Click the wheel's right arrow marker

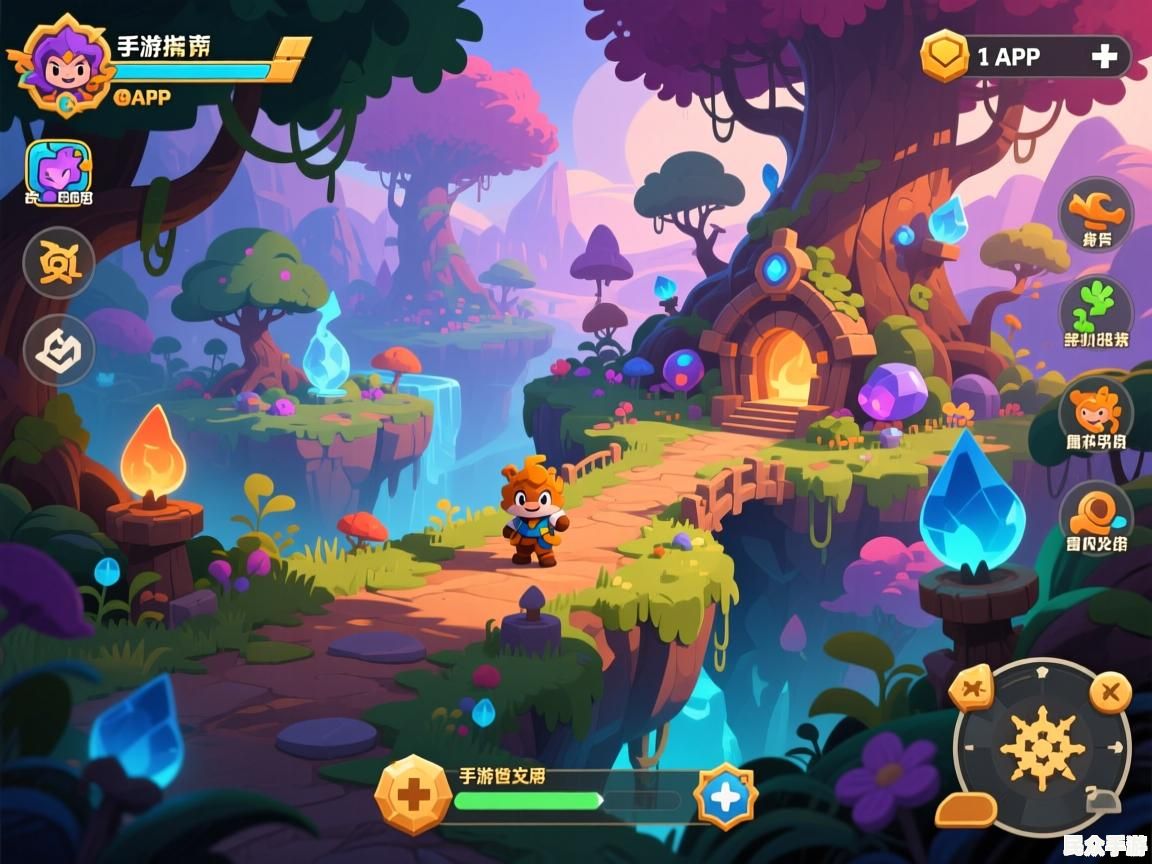pos(1117,747)
